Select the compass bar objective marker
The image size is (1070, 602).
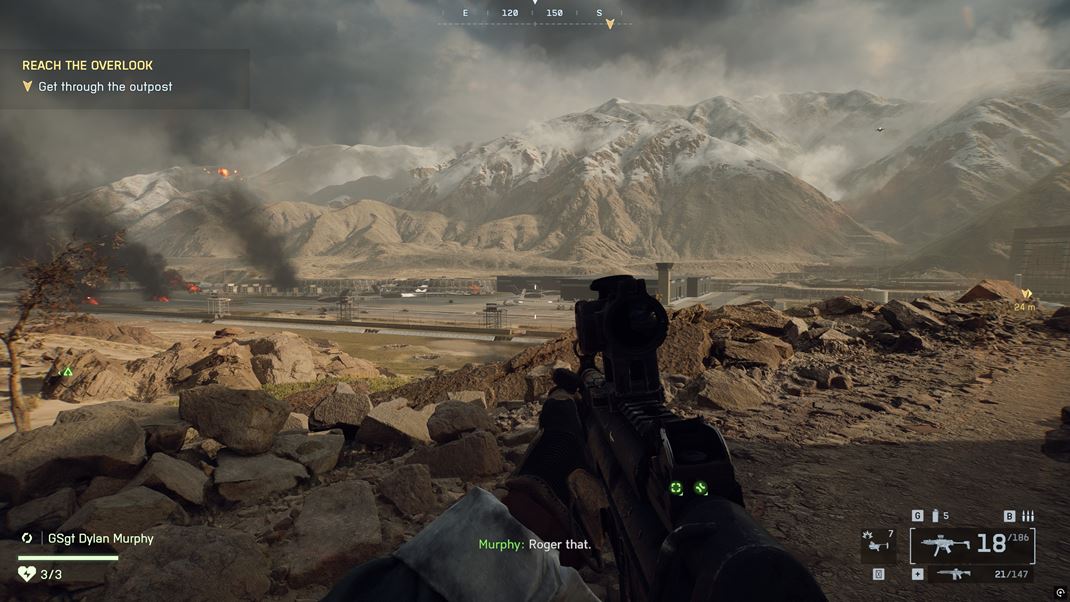(609, 24)
